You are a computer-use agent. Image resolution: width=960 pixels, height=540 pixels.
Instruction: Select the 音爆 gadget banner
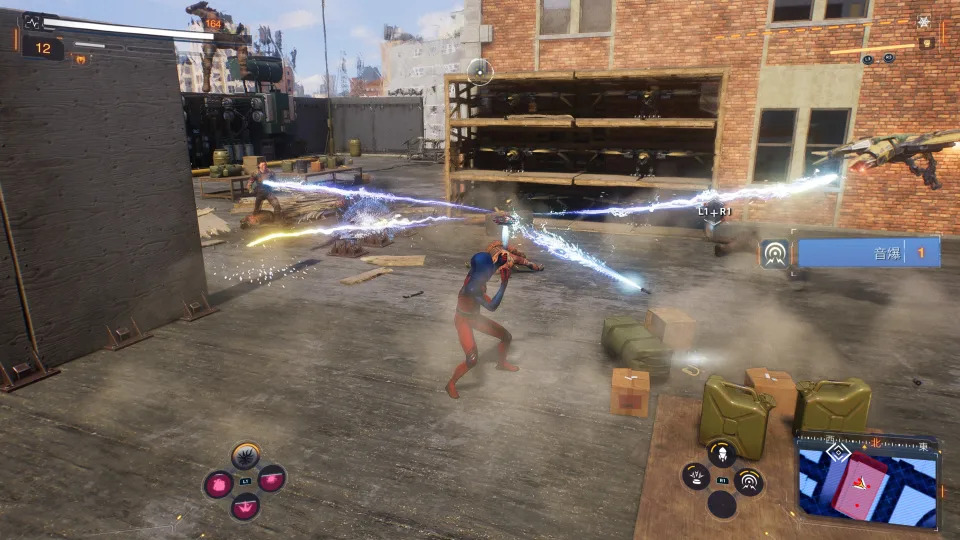point(864,252)
